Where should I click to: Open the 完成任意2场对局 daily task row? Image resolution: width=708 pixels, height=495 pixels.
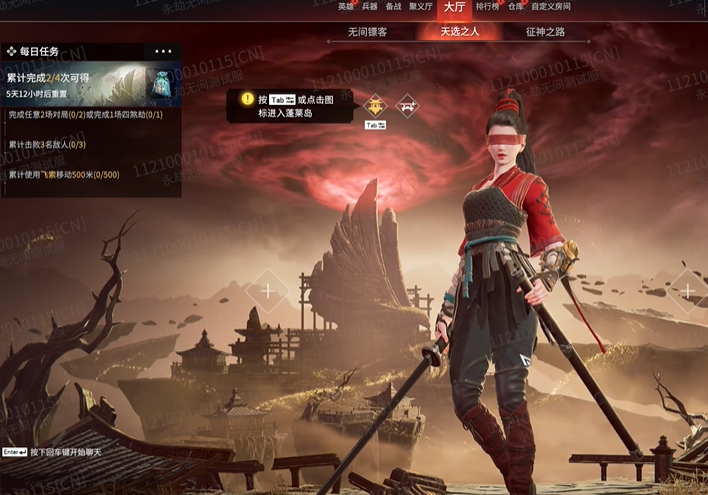(x=90, y=115)
